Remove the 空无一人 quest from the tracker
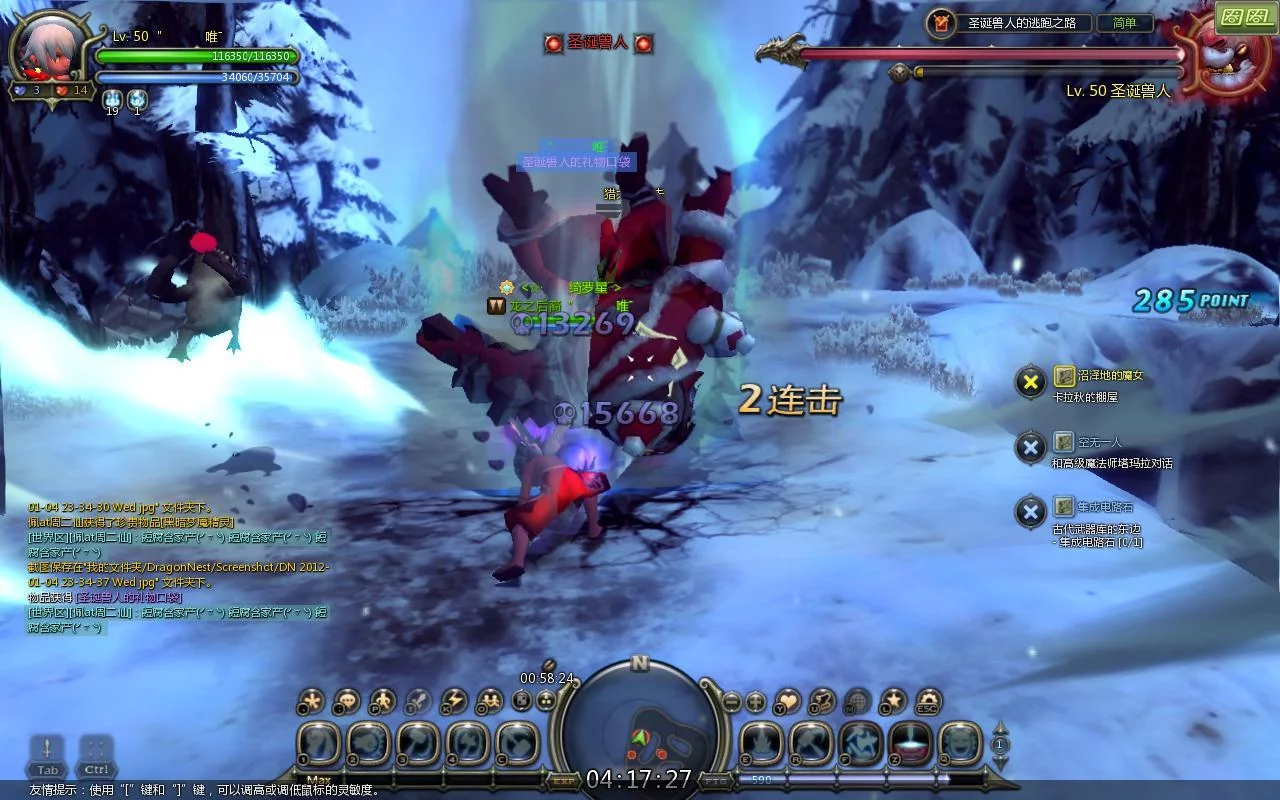 tap(1030, 447)
